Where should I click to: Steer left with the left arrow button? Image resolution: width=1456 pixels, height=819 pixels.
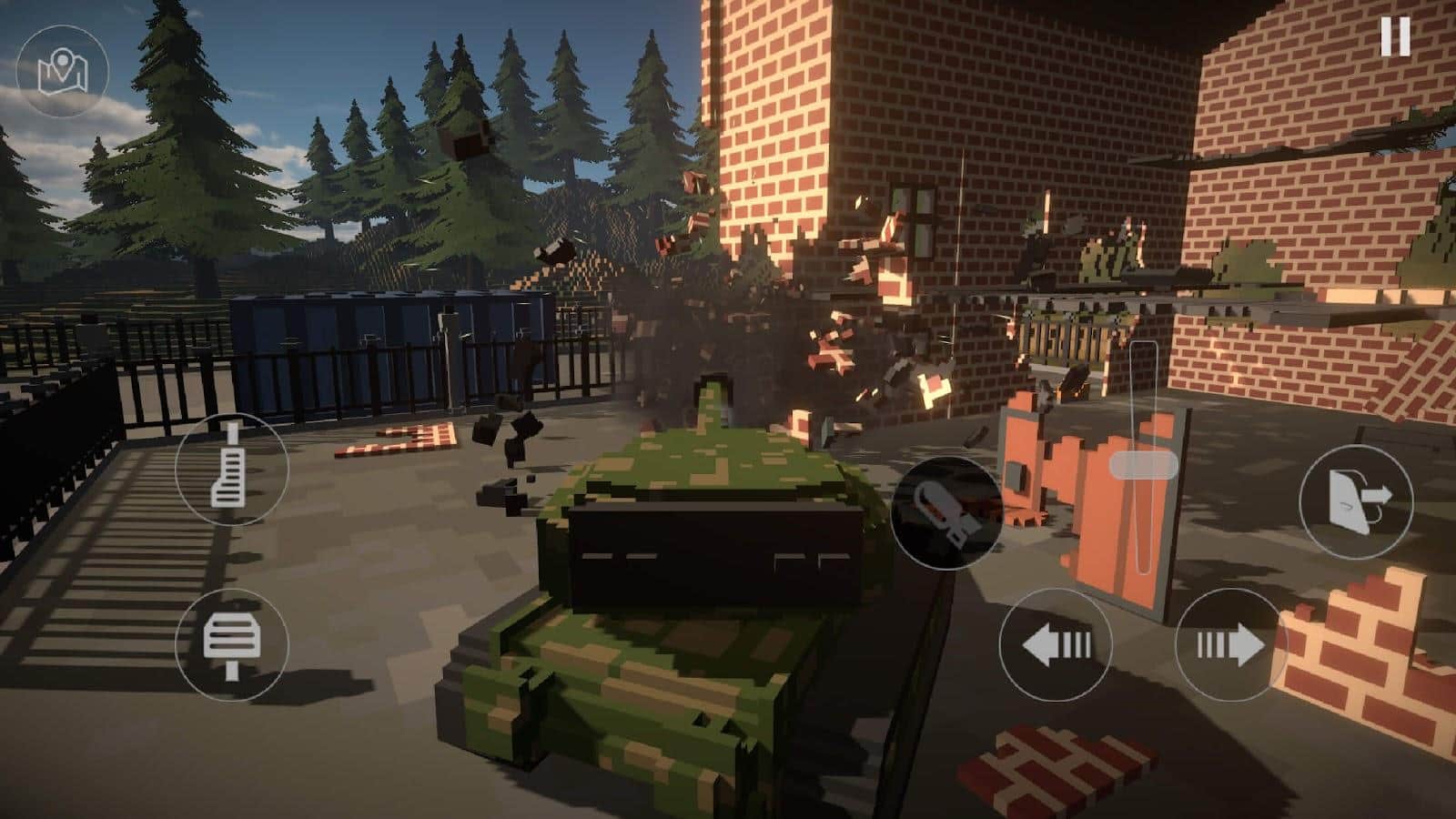point(1056,645)
